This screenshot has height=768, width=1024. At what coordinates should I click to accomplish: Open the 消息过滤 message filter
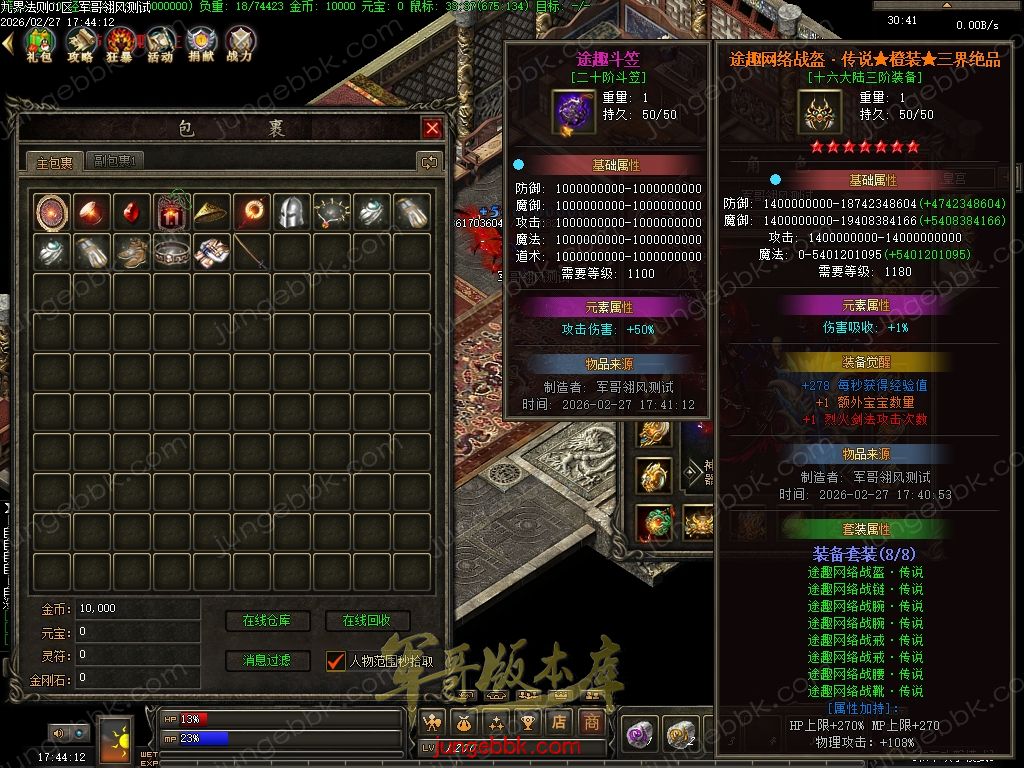tap(267, 660)
